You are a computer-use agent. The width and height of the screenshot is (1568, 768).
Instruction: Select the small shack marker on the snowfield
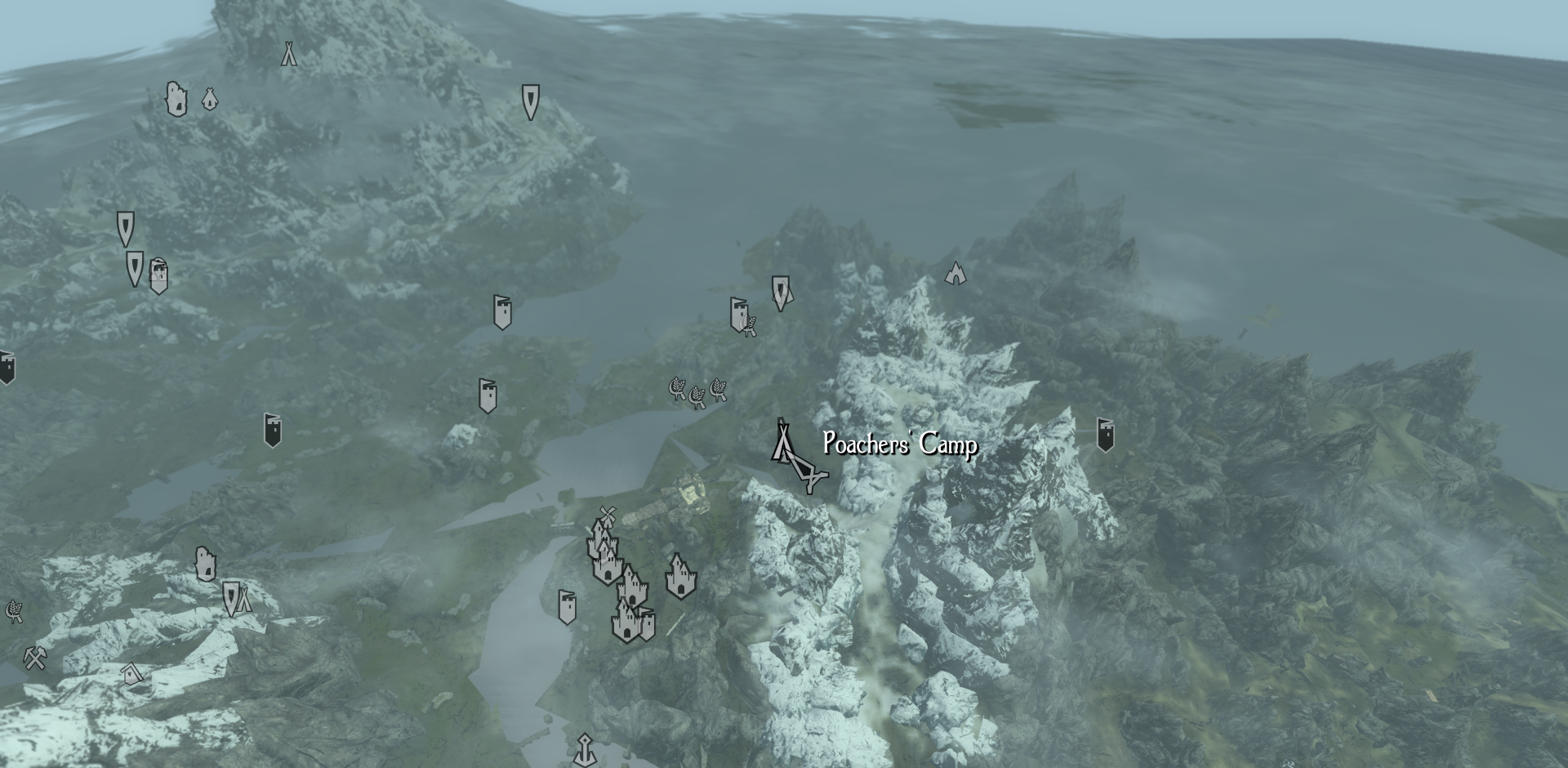(131, 673)
